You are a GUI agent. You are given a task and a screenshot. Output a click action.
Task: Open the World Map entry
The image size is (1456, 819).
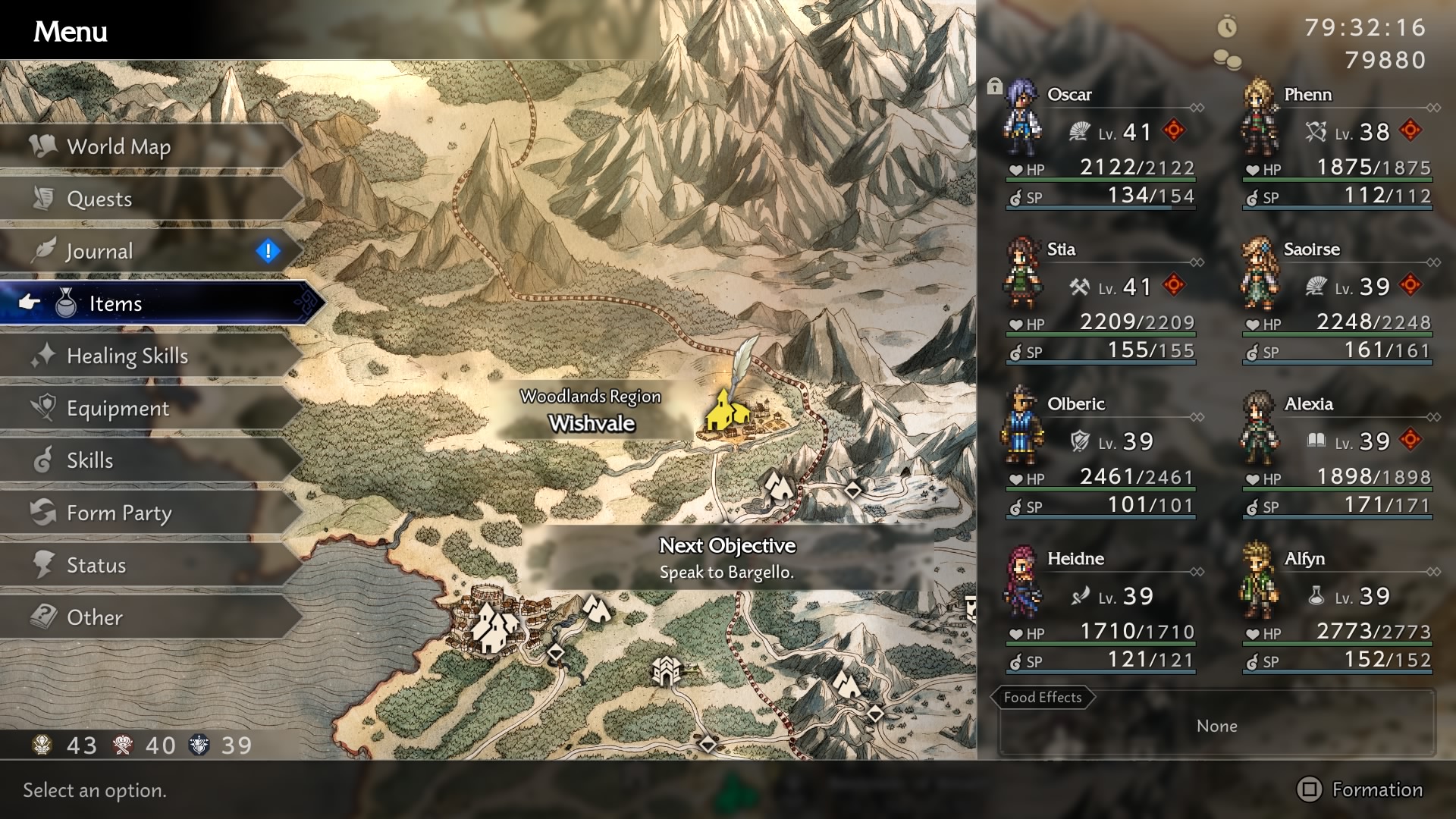pos(119,146)
